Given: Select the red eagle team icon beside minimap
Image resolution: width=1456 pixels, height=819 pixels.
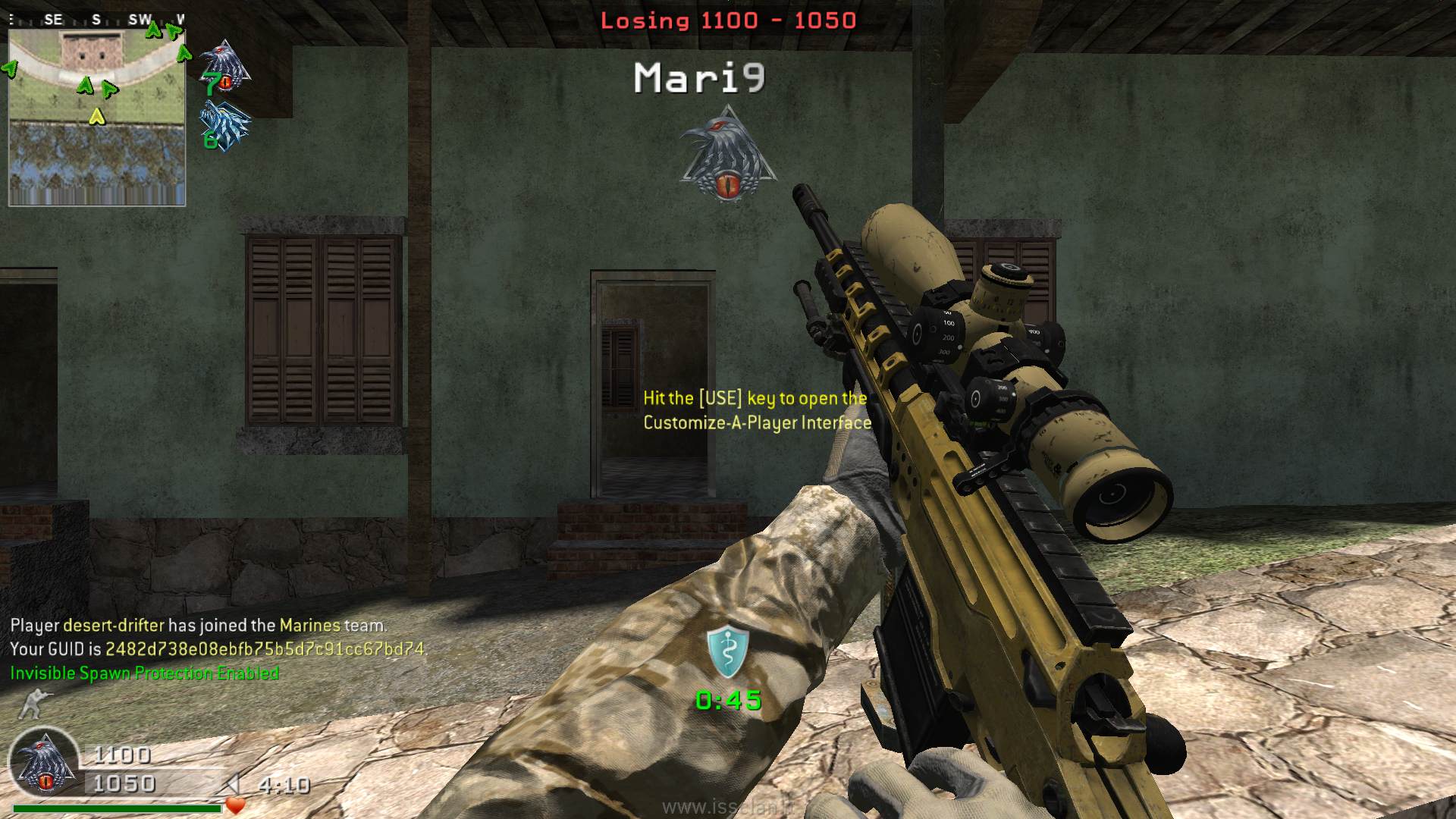Looking at the screenshot, I should click(x=225, y=67).
